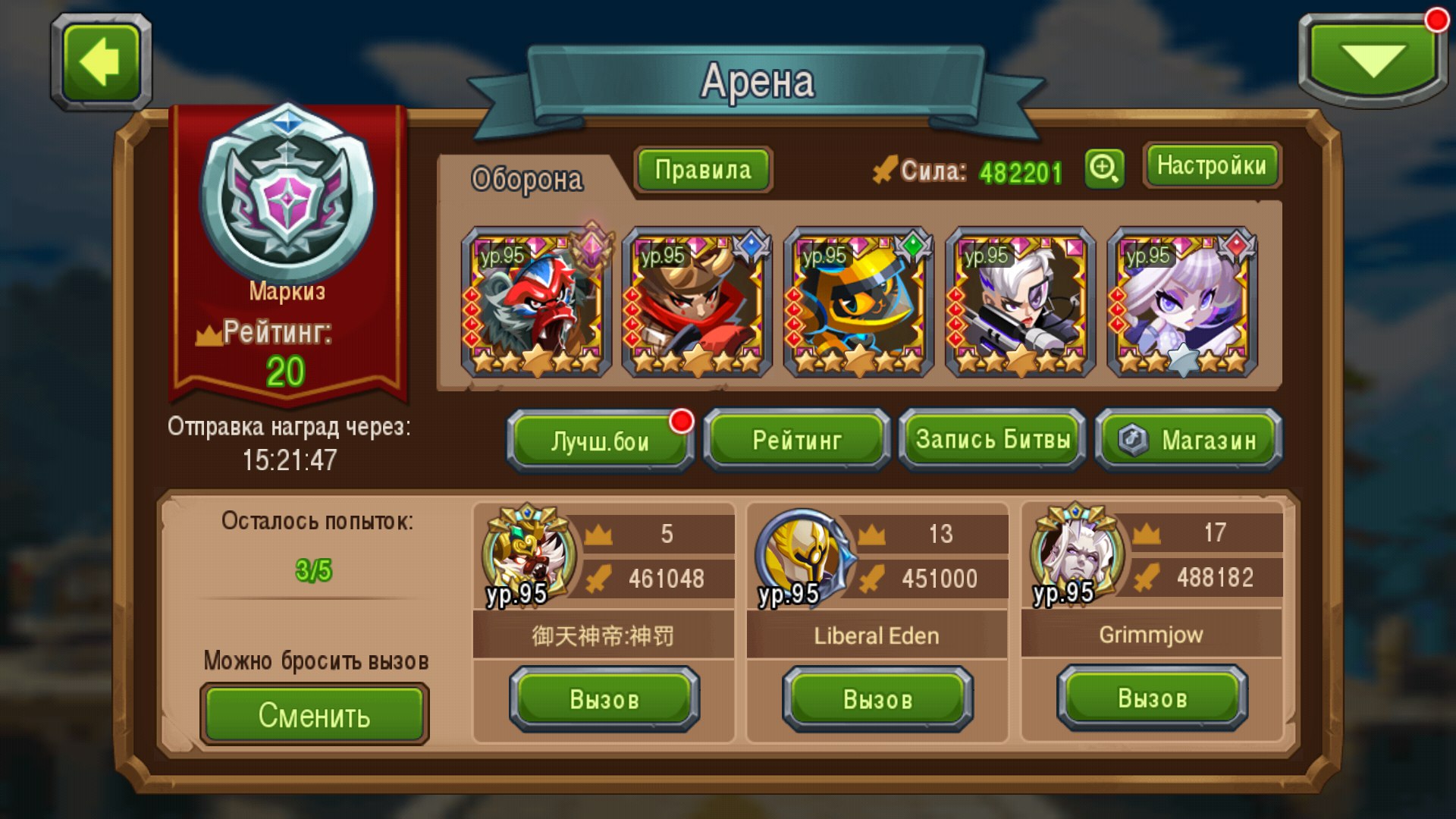The image size is (1456, 819).
Task: Challenge the rank 5 opponent with Вызов
Action: [604, 699]
